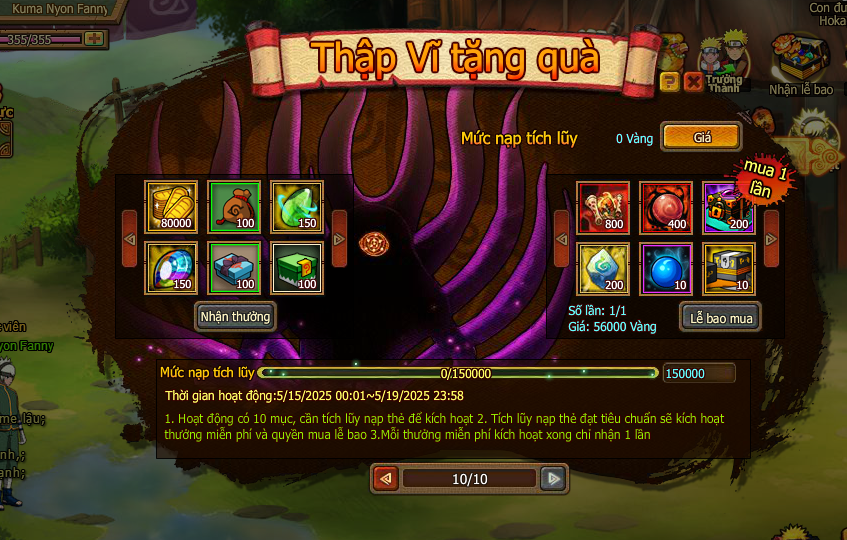The height and width of the screenshot is (540, 847).
Task: Select the rainbow ring 150 reward slot
Action: coord(171,268)
